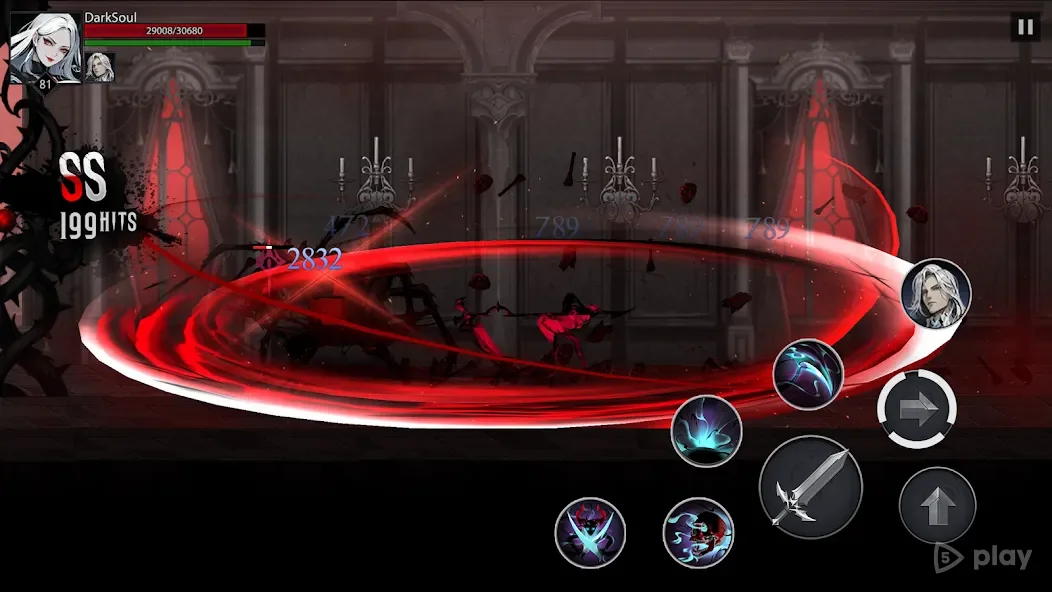Screen dimensions: 1052x592
Task: Tap the right-arrow dash button
Action: pyautogui.click(x=917, y=408)
